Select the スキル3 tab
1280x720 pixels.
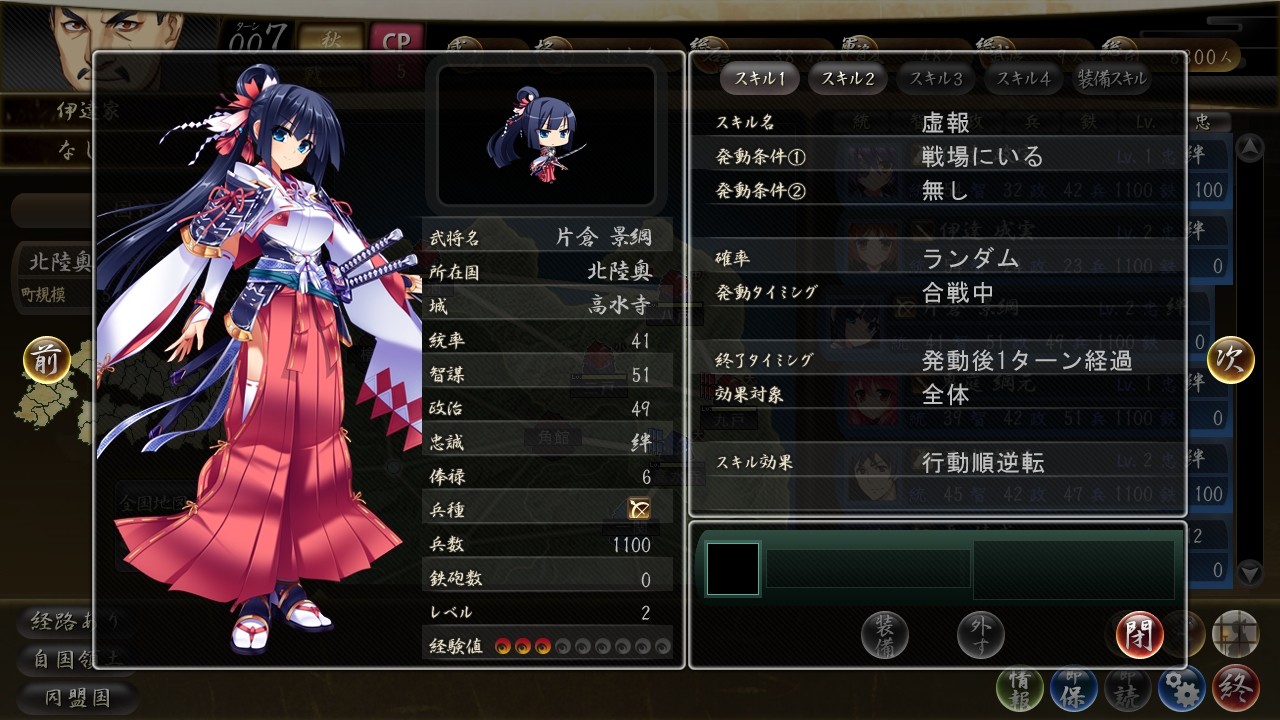coord(936,78)
